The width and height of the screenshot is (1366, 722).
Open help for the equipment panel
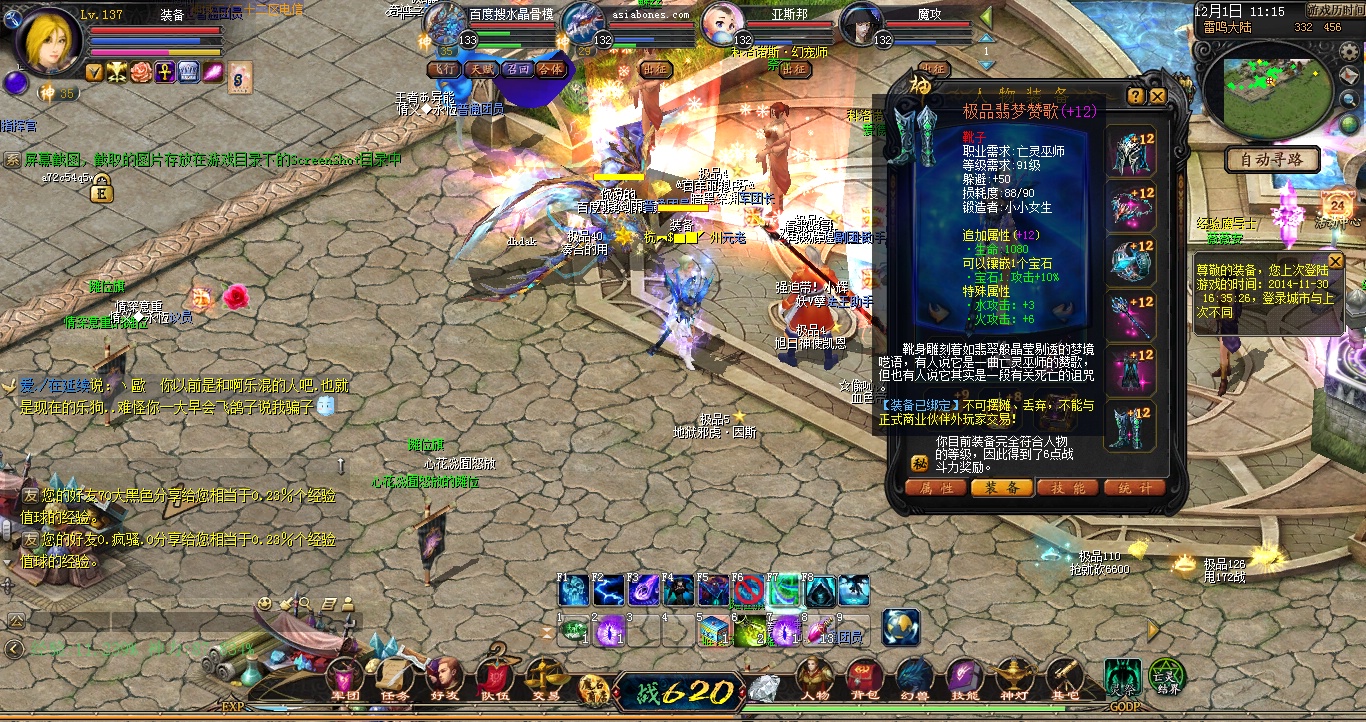coord(1135,96)
